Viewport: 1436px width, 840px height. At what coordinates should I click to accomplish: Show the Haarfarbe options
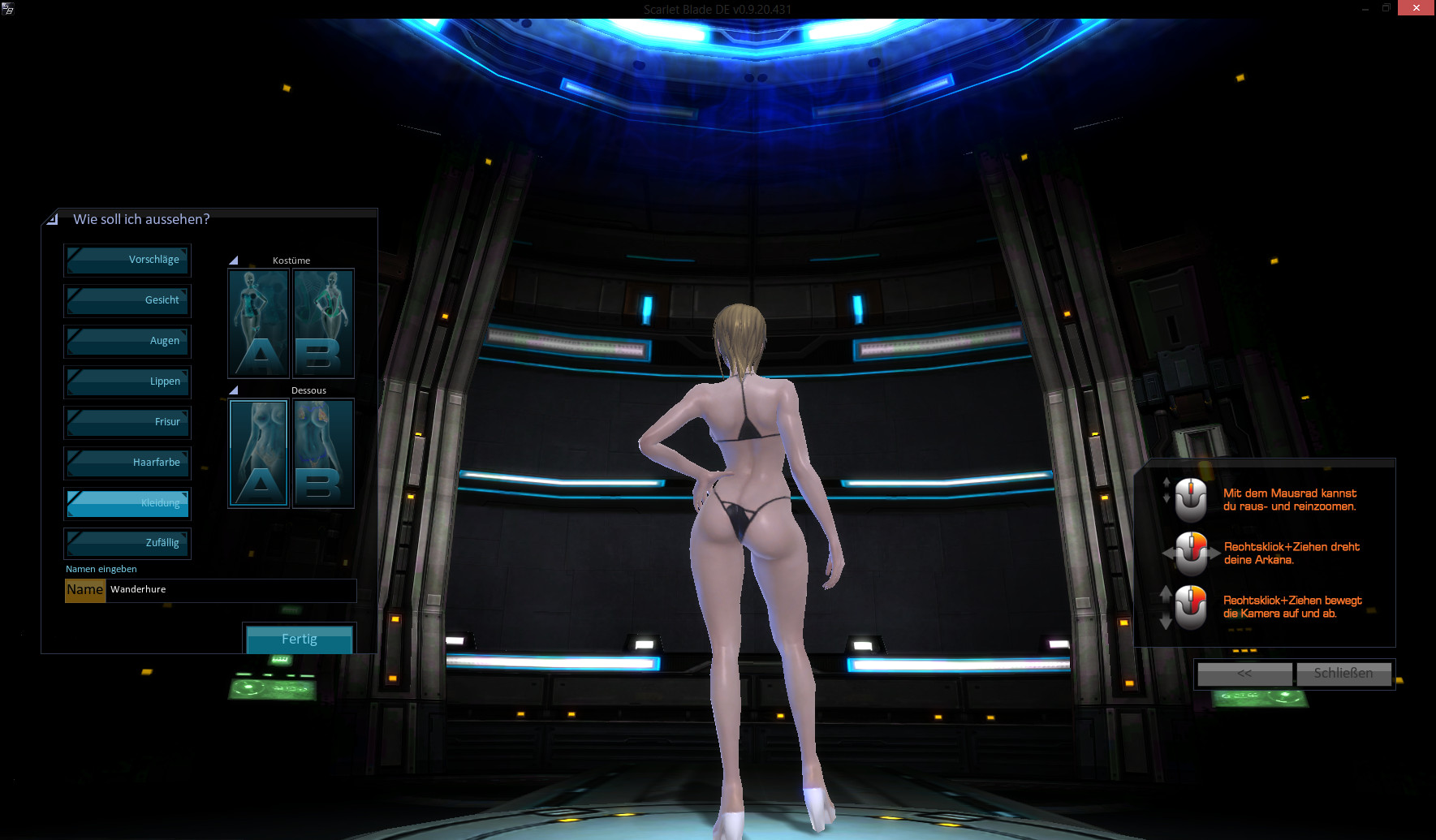coord(127,463)
